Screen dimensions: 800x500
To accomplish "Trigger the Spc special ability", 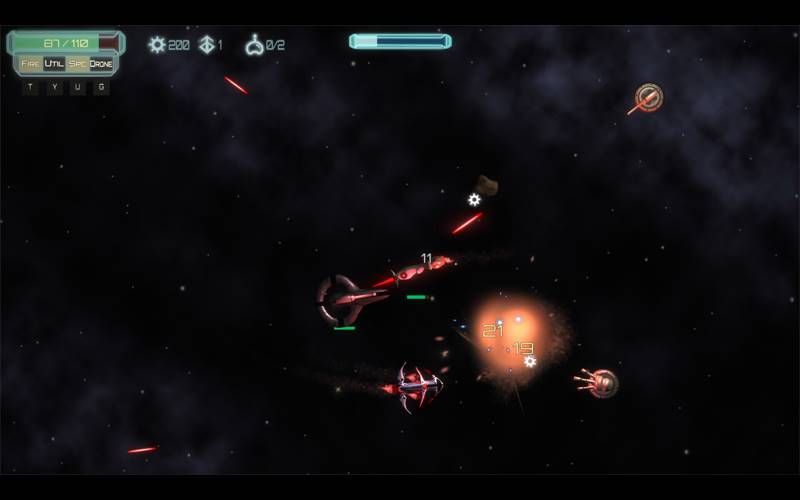I will coord(77,64).
